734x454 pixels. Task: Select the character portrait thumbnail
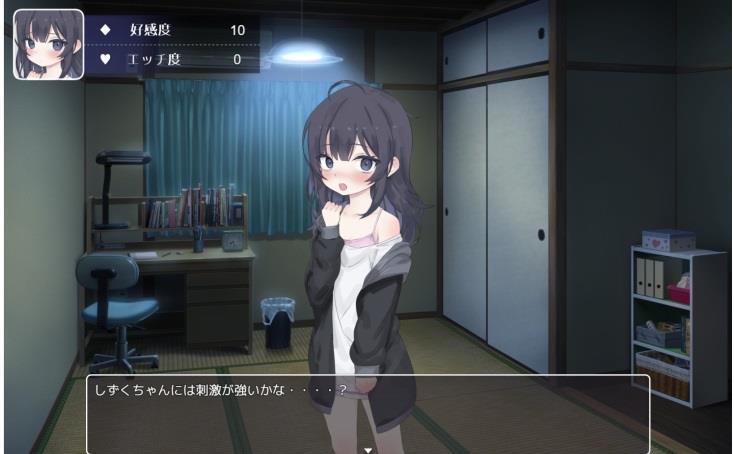click(48, 45)
